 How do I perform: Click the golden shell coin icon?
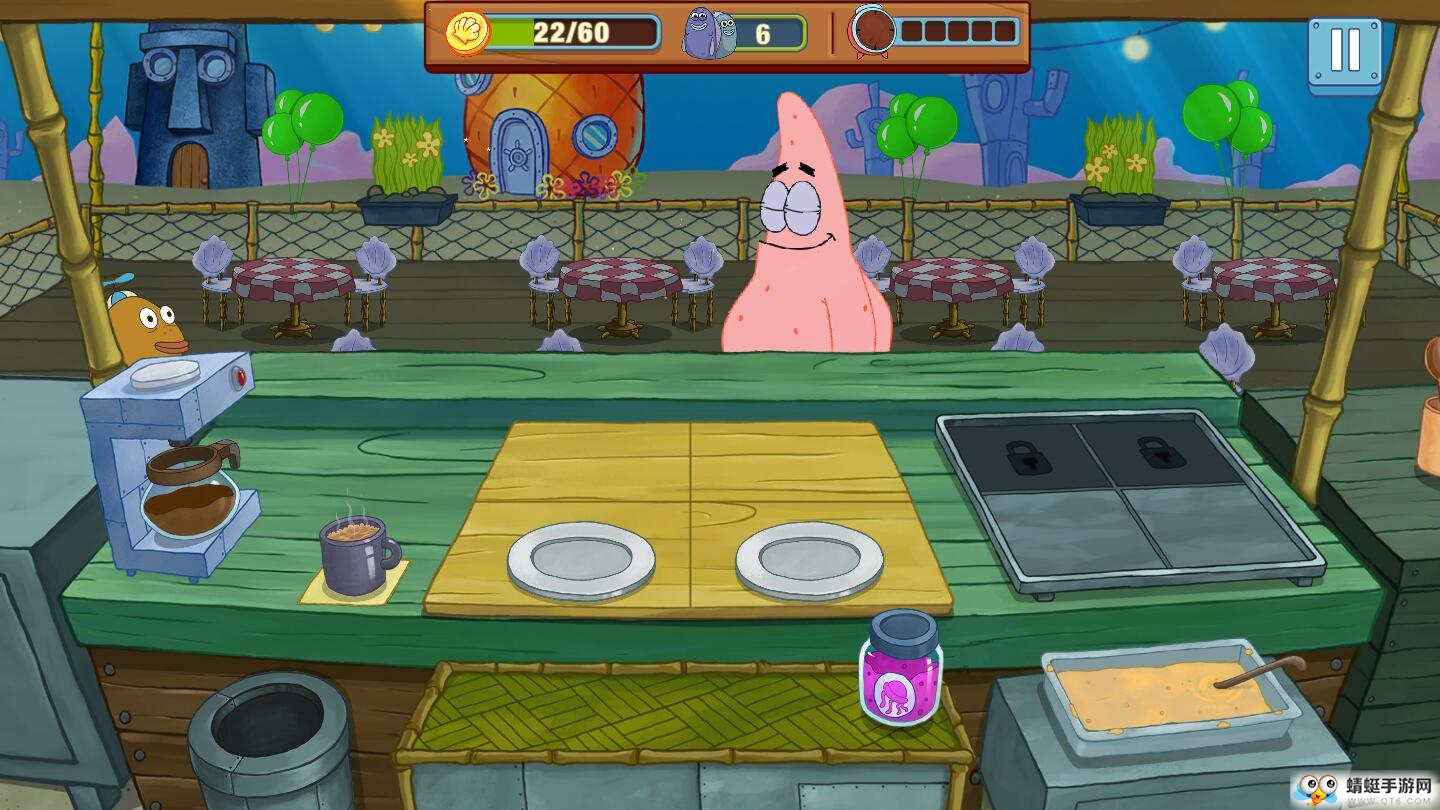(466, 32)
